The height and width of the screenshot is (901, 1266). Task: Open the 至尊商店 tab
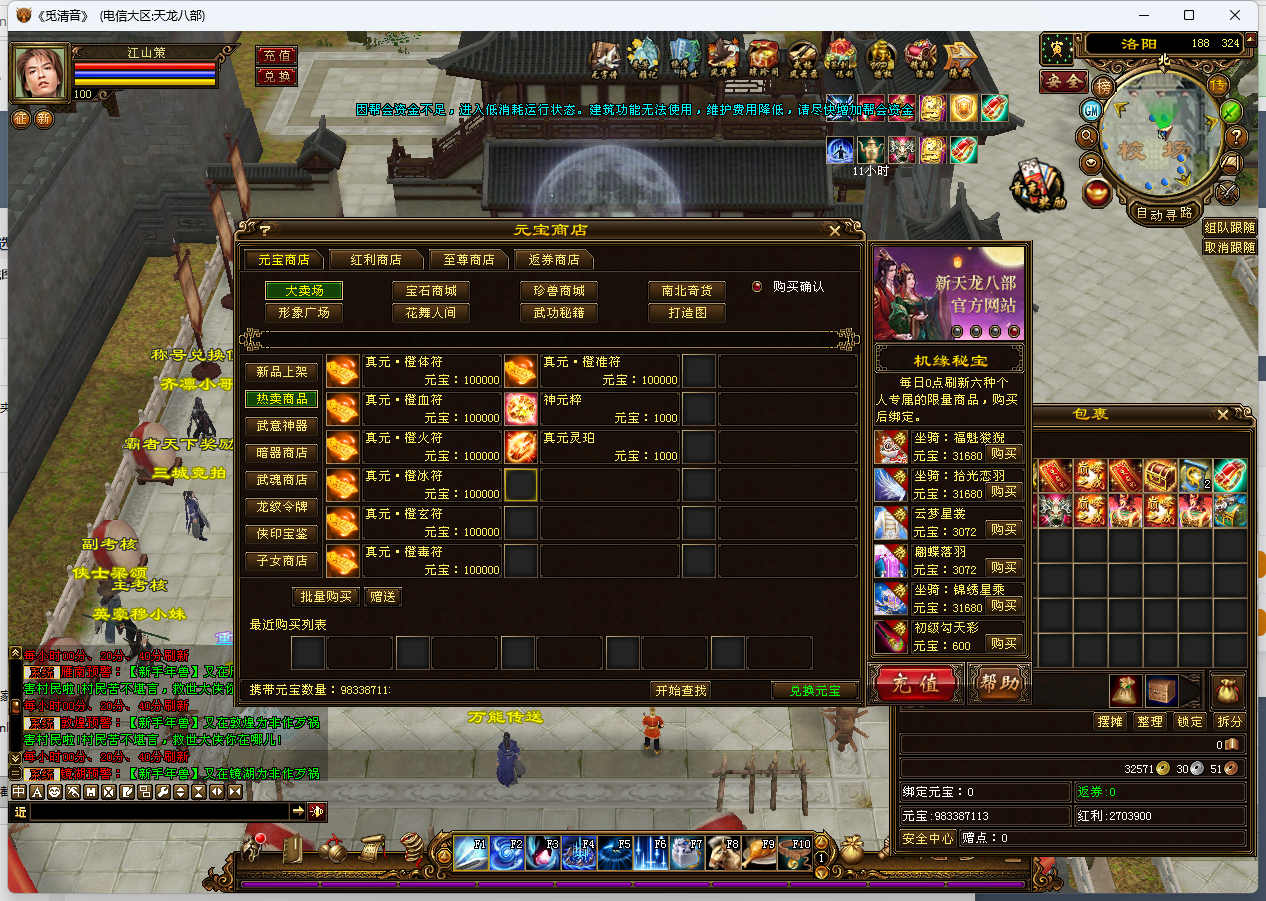pos(469,259)
